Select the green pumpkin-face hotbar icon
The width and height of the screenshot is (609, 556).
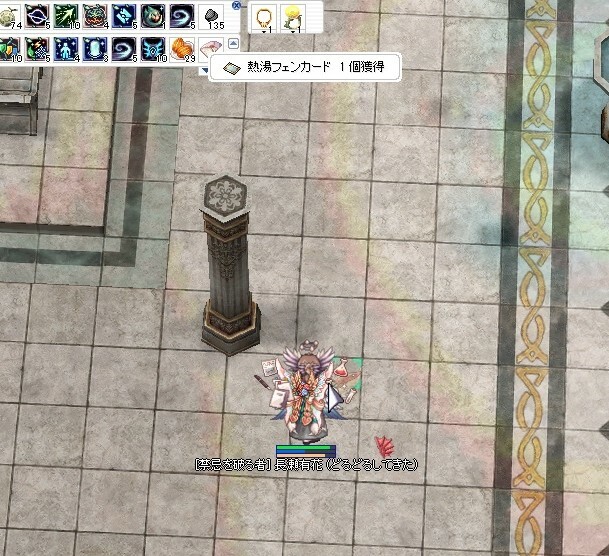coord(95,16)
